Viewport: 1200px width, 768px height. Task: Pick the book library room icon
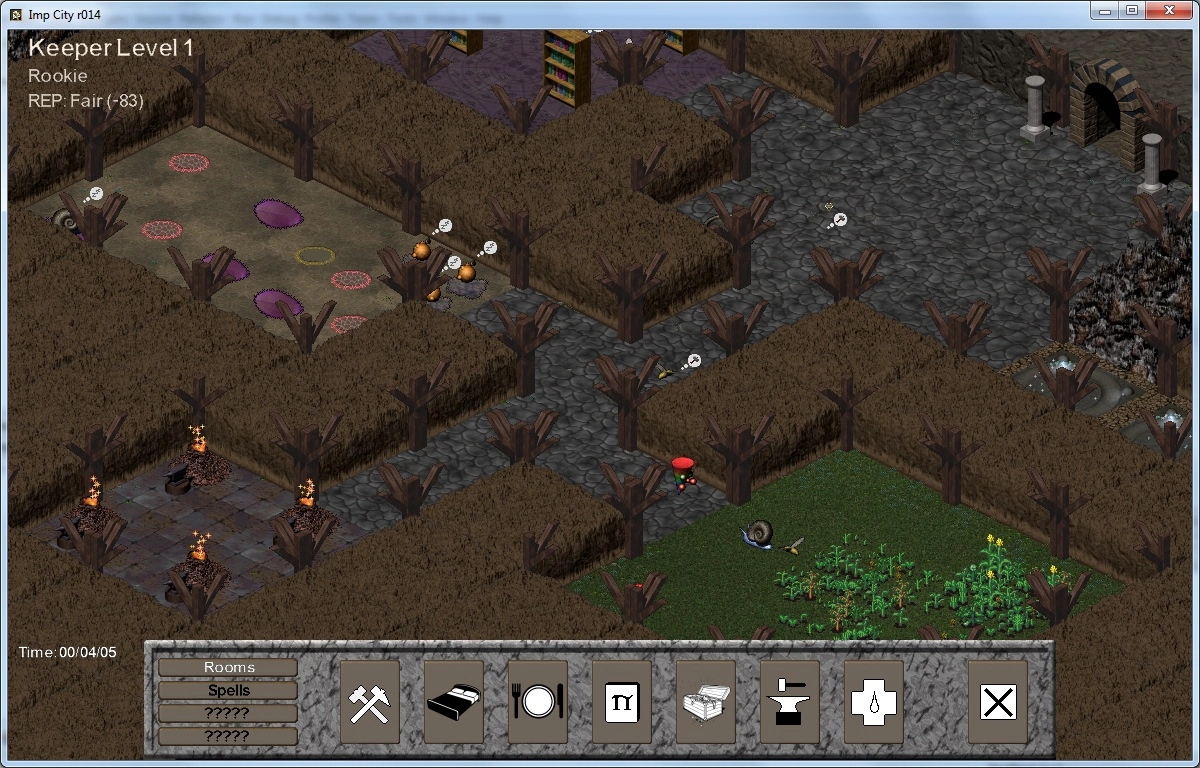coord(621,701)
